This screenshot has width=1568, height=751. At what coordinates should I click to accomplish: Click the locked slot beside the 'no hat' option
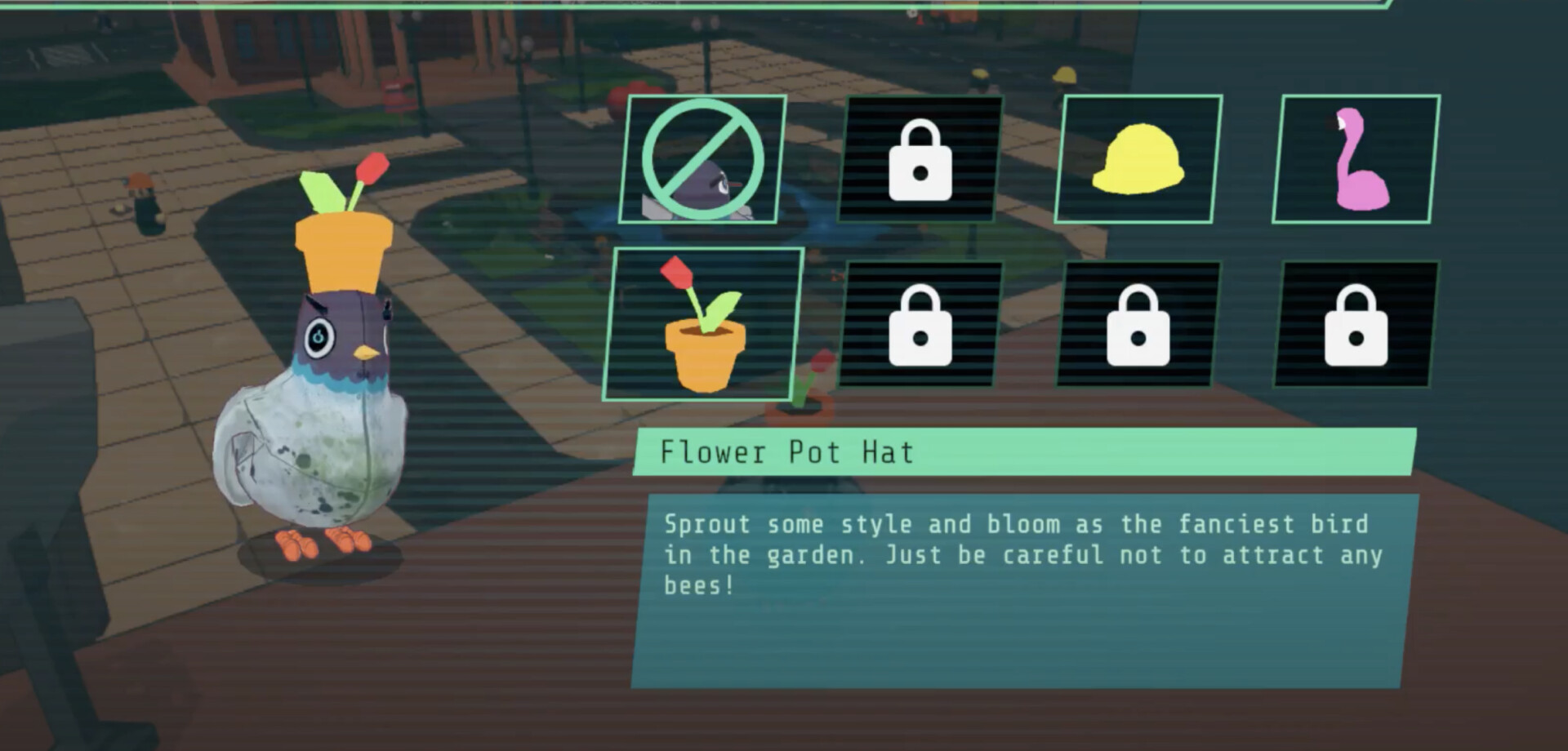pyautogui.click(x=921, y=159)
